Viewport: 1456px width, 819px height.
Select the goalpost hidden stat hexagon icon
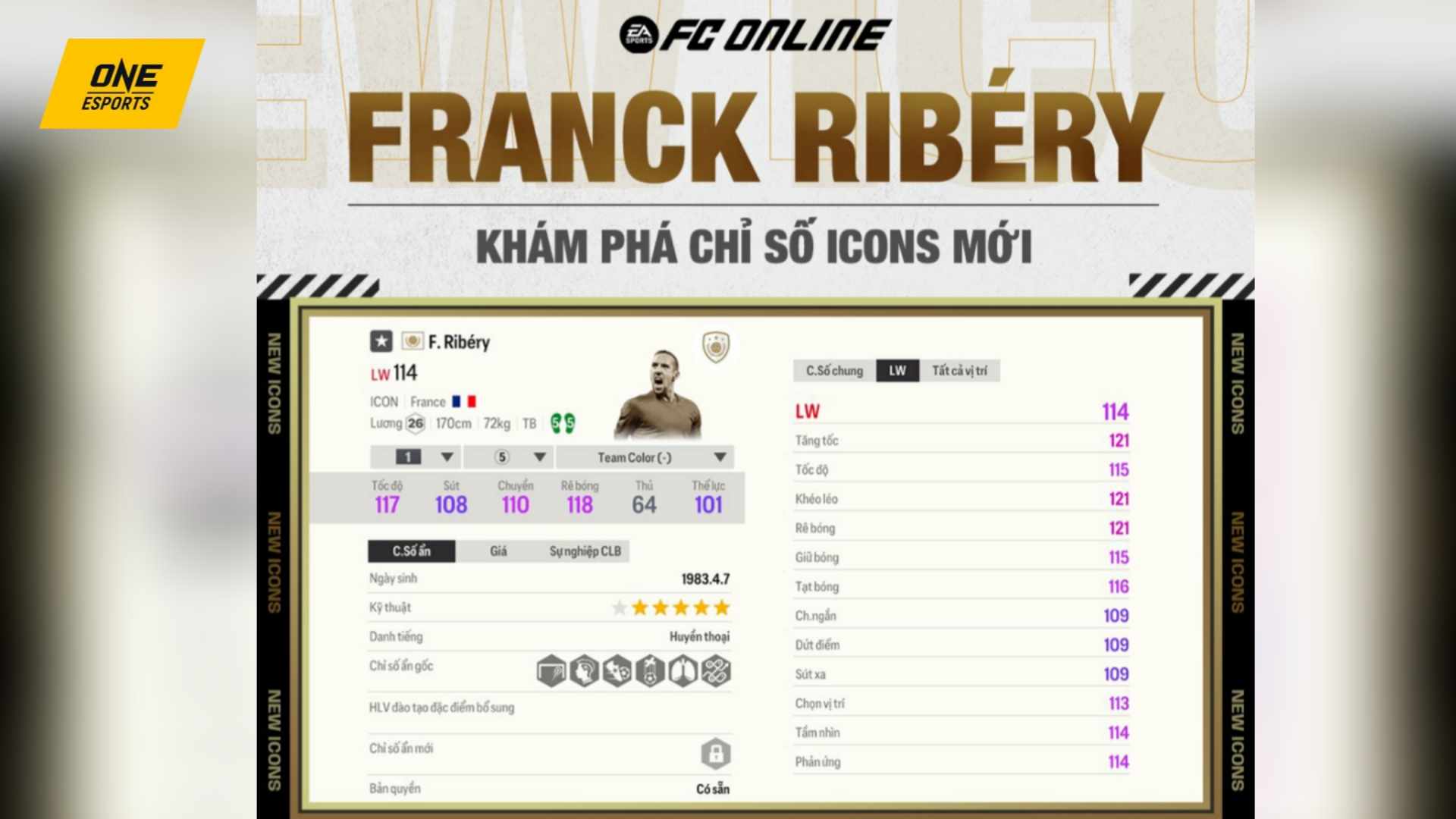(x=551, y=671)
